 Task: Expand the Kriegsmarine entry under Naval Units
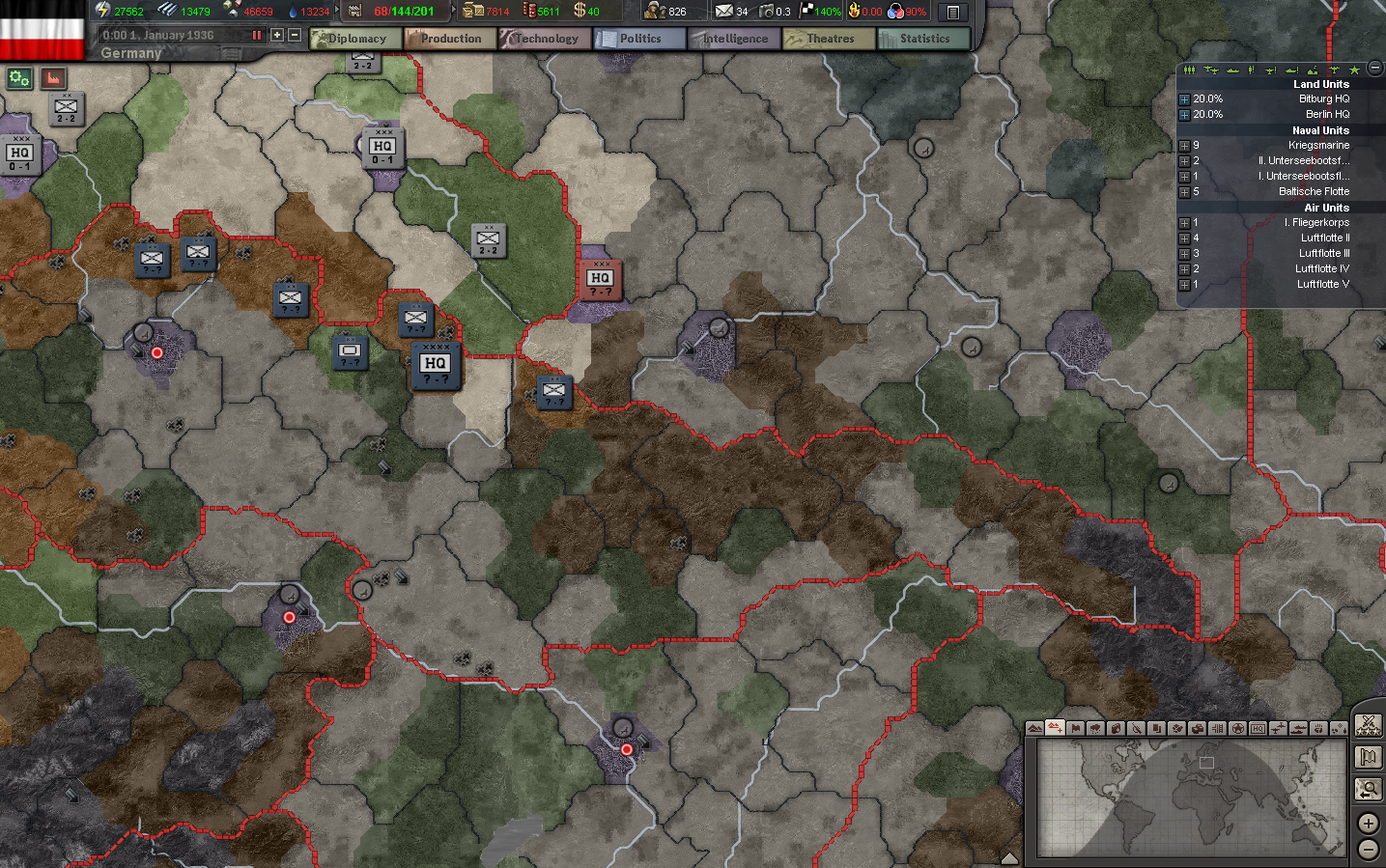1184,145
